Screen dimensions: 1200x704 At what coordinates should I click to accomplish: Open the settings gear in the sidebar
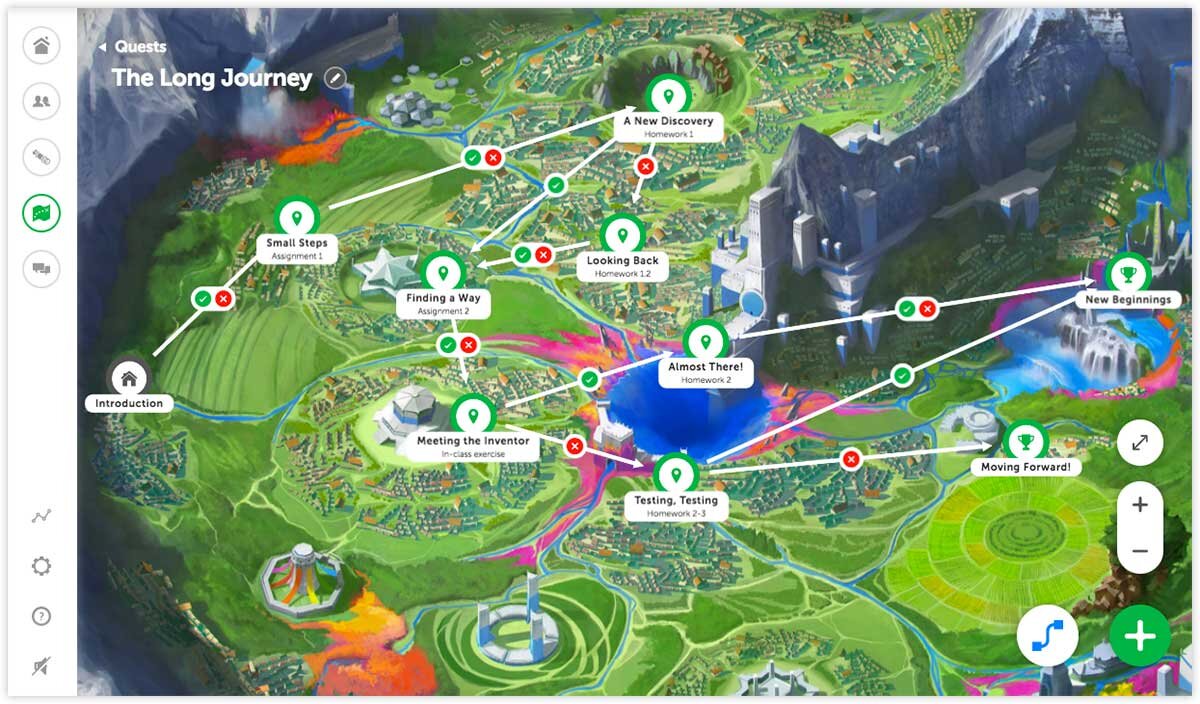(x=41, y=566)
